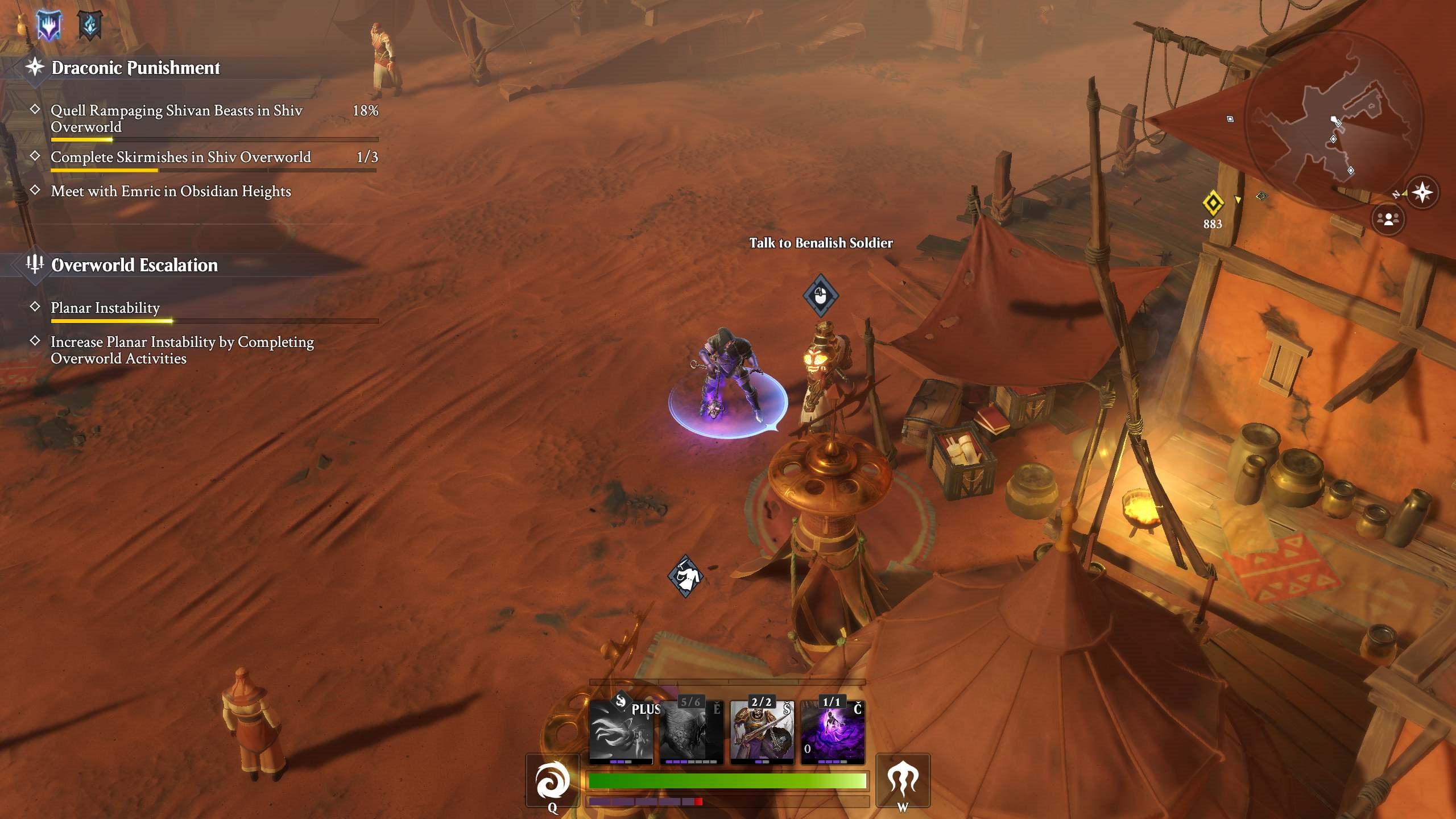Select the Meet with Emric objective

[x=171, y=191]
